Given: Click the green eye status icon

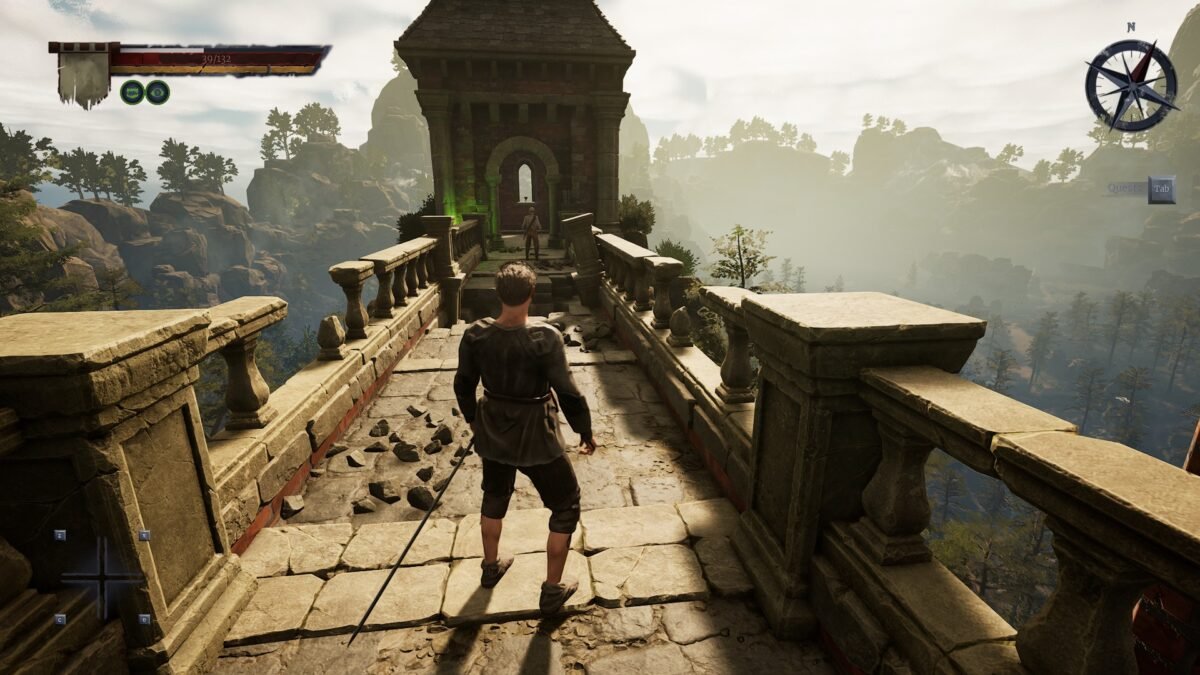Looking at the screenshot, I should (157, 92).
